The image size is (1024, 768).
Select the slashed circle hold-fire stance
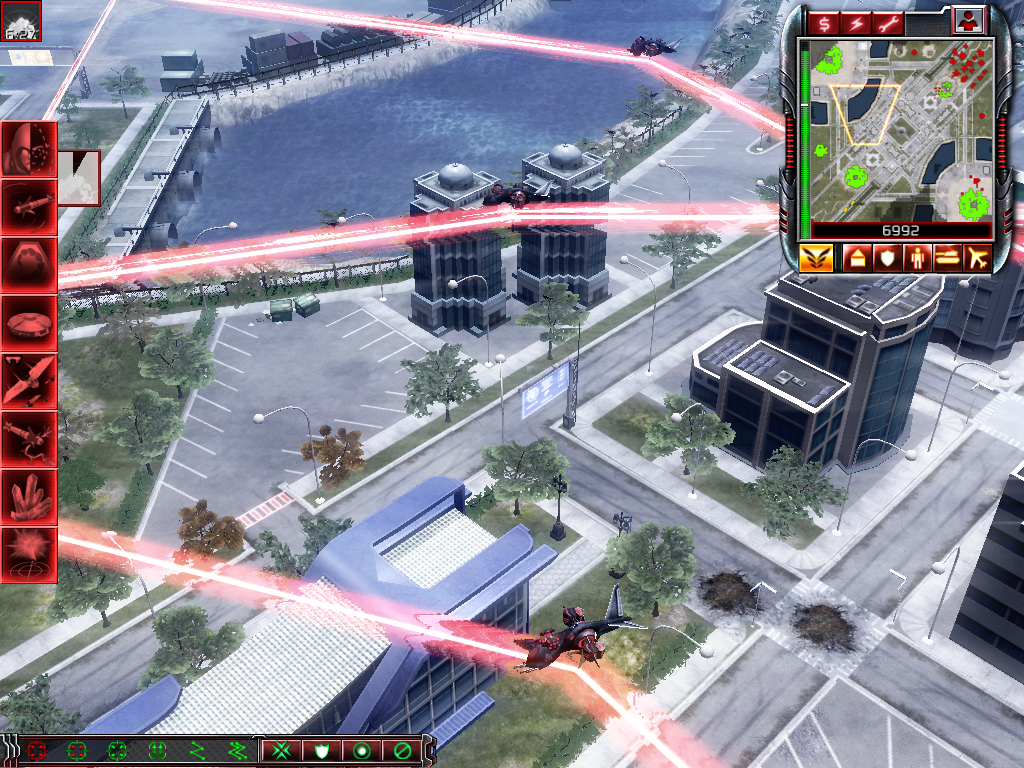tap(402, 749)
